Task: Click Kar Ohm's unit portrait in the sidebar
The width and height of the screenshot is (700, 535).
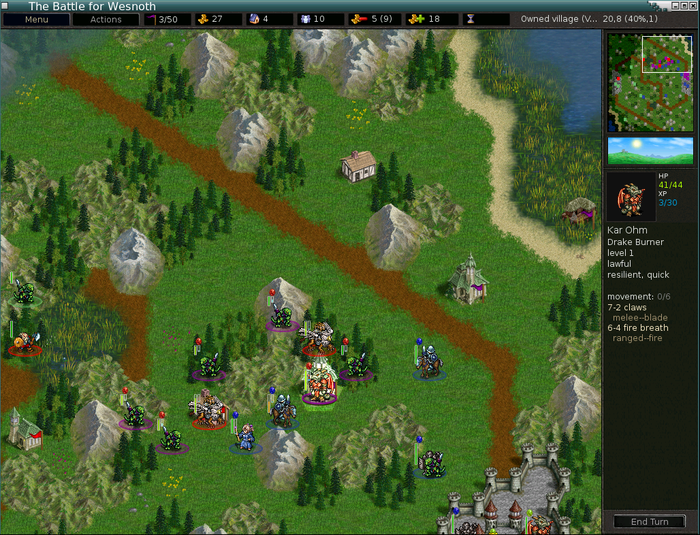Action: click(631, 197)
